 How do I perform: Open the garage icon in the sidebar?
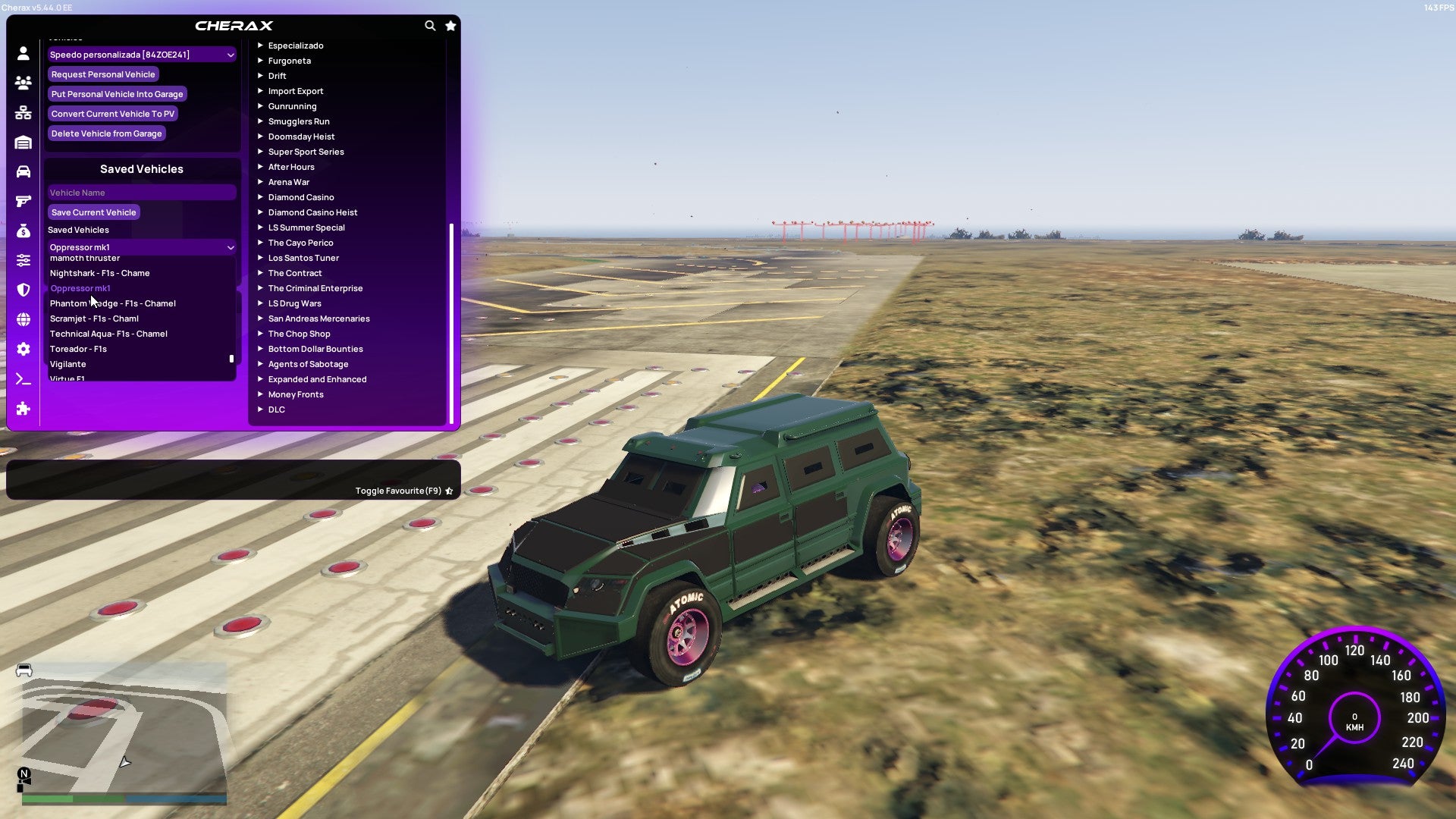23,142
